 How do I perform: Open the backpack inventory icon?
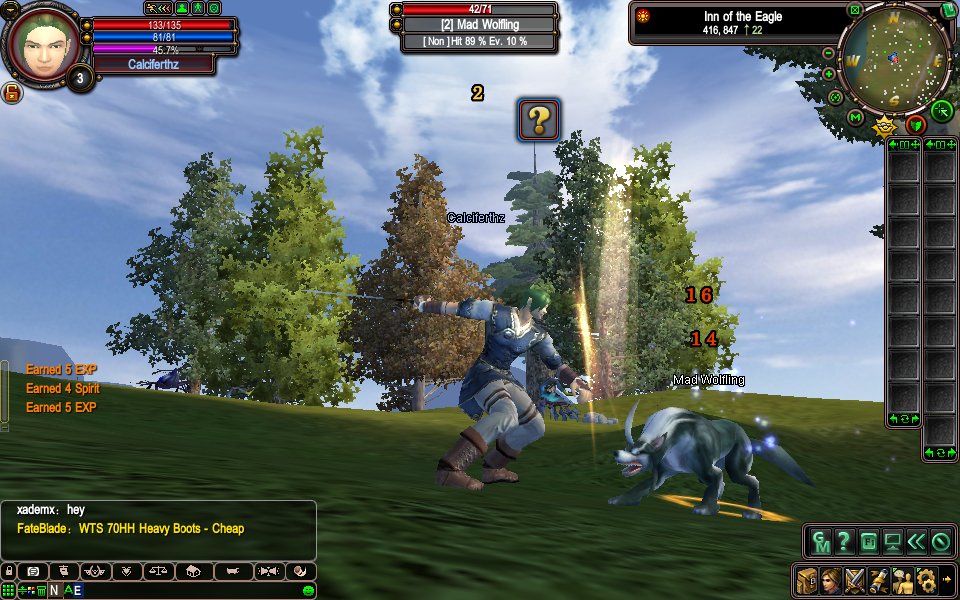click(x=807, y=578)
